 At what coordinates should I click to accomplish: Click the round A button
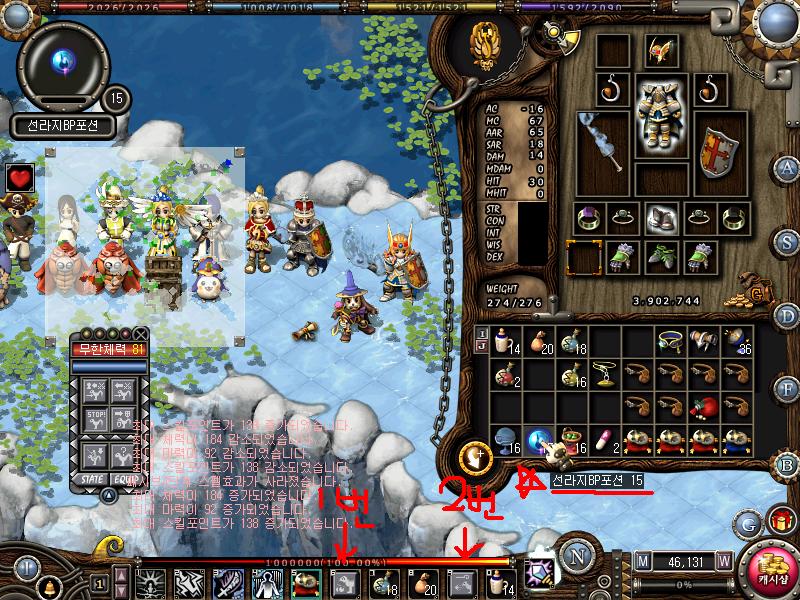point(787,167)
